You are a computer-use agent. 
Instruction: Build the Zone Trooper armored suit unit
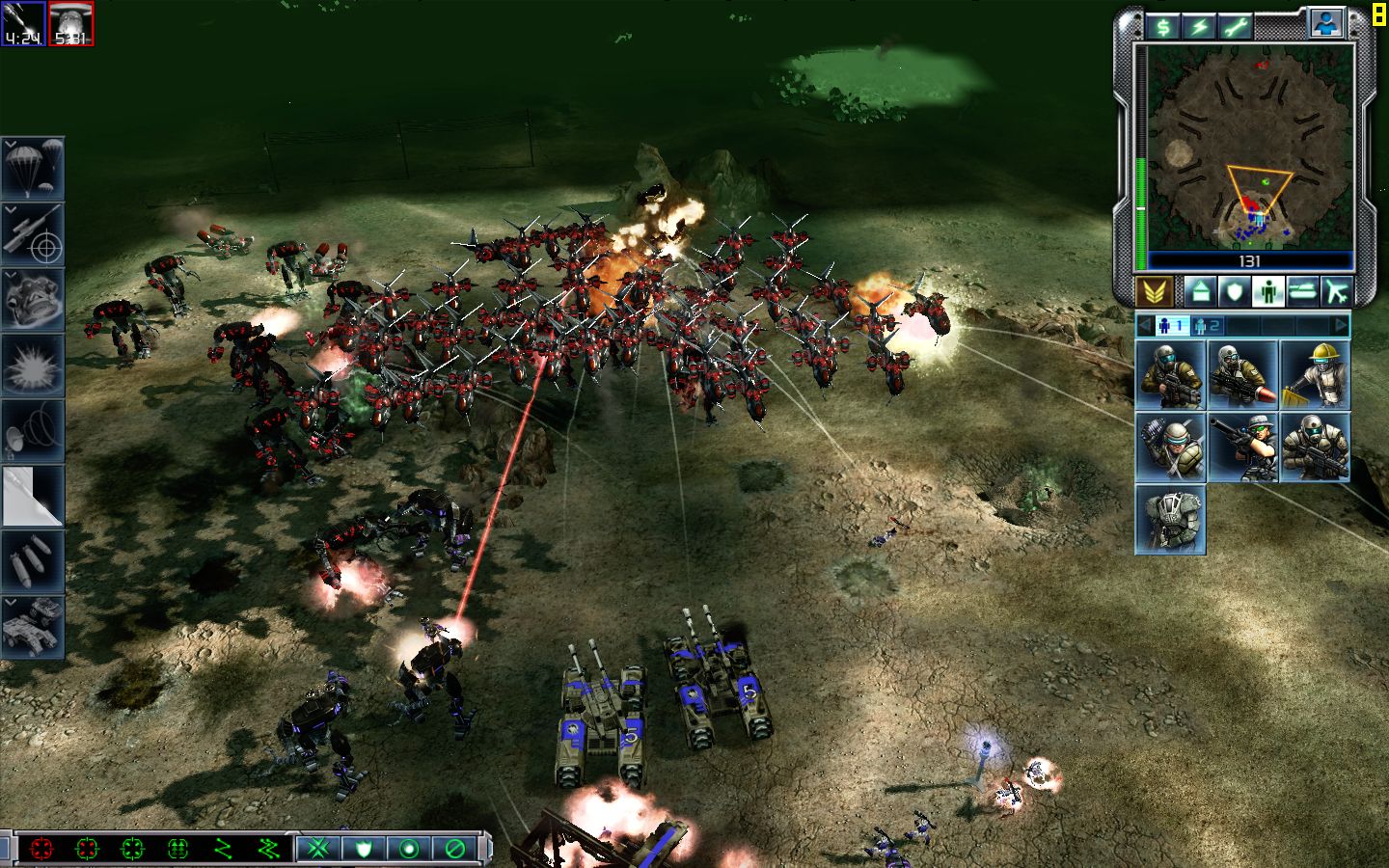pos(1170,520)
